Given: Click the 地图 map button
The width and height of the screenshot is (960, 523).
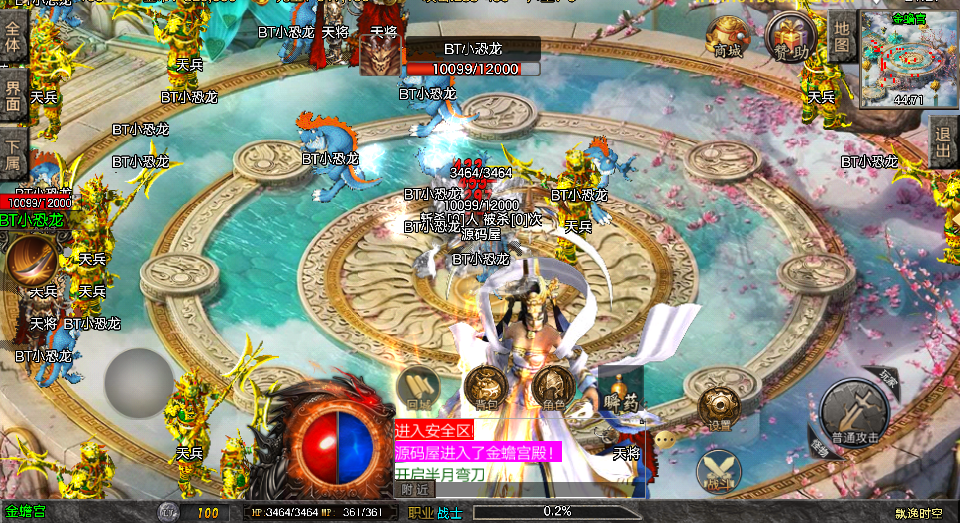Looking at the screenshot, I should pos(842,38).
